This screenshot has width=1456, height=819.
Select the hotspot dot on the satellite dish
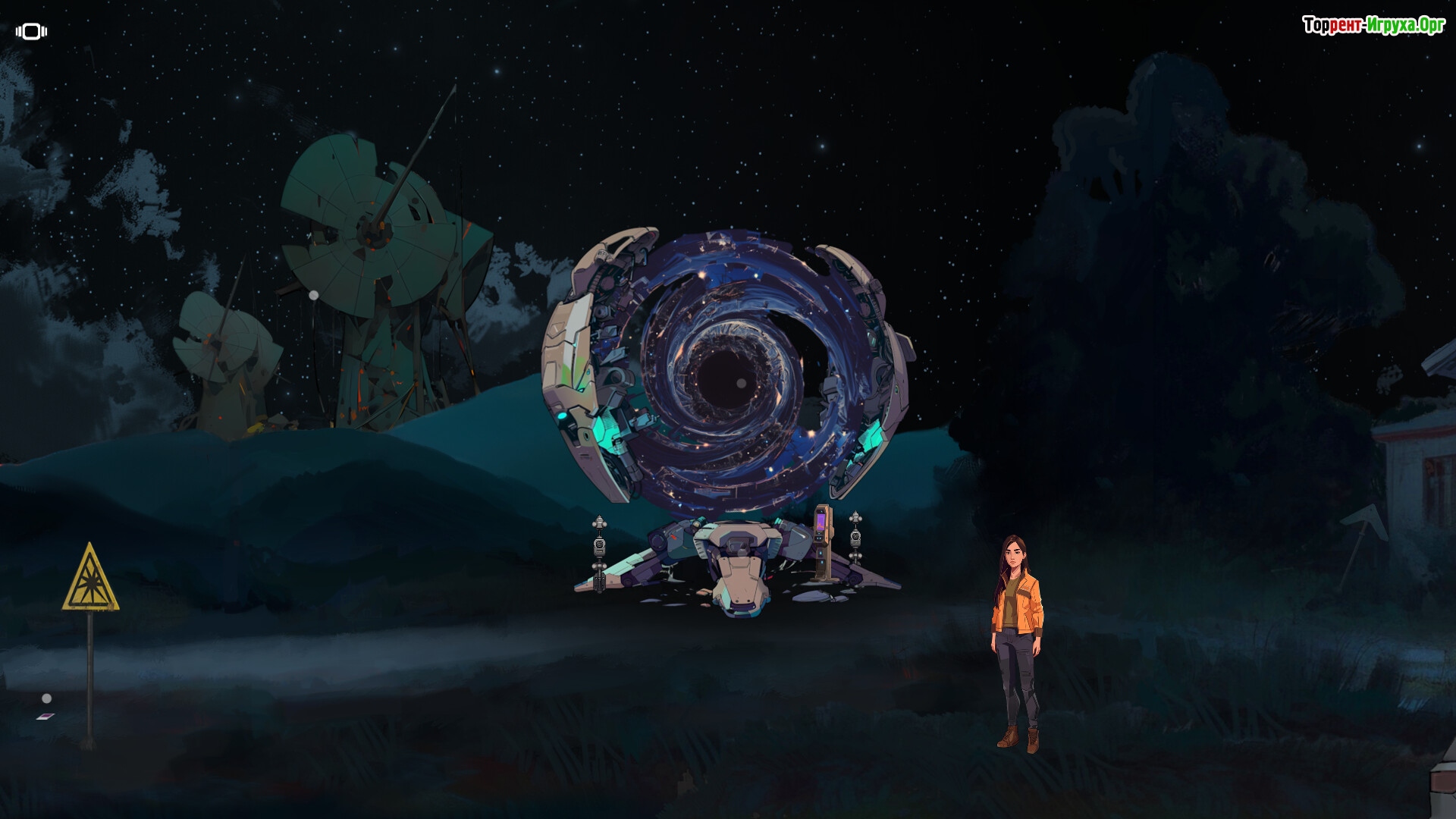click(x=314, y=295)
